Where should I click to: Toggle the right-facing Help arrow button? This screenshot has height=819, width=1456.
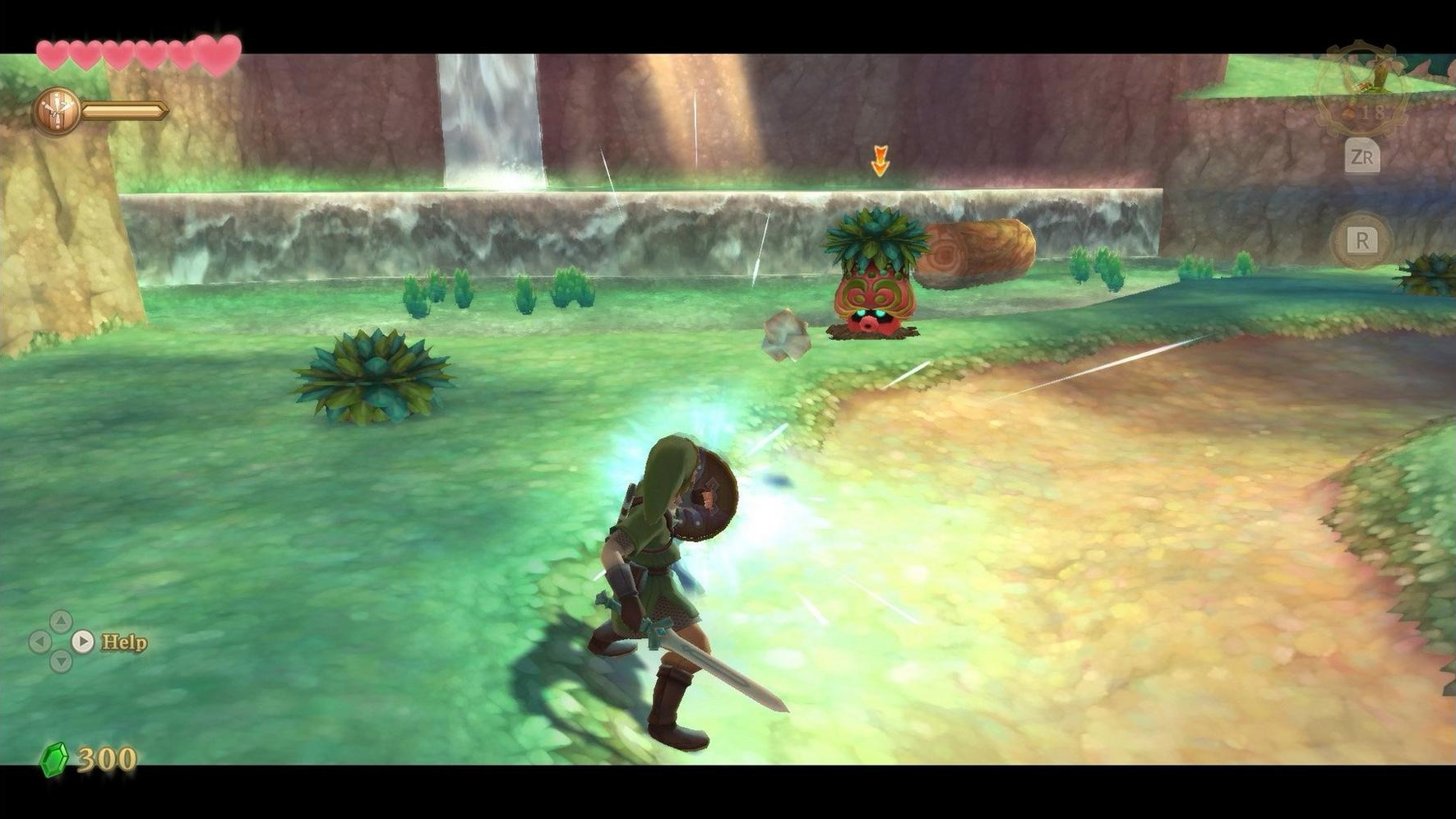[x=82, y=641]
